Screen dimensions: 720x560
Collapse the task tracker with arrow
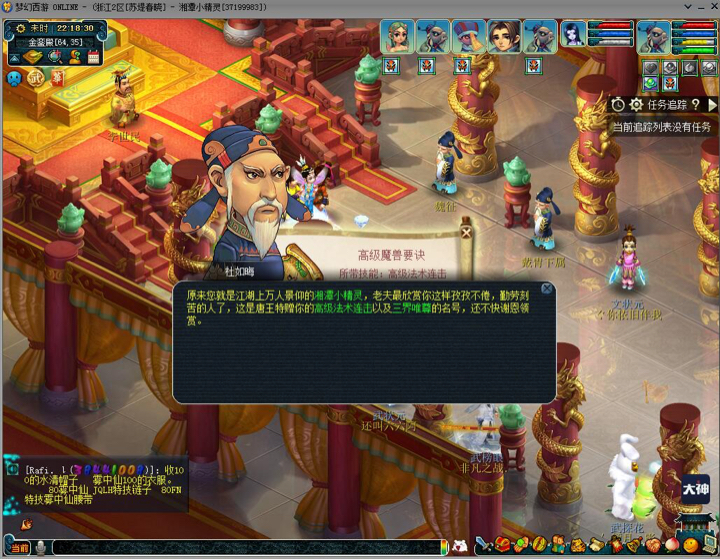click(x=712, y=104)
